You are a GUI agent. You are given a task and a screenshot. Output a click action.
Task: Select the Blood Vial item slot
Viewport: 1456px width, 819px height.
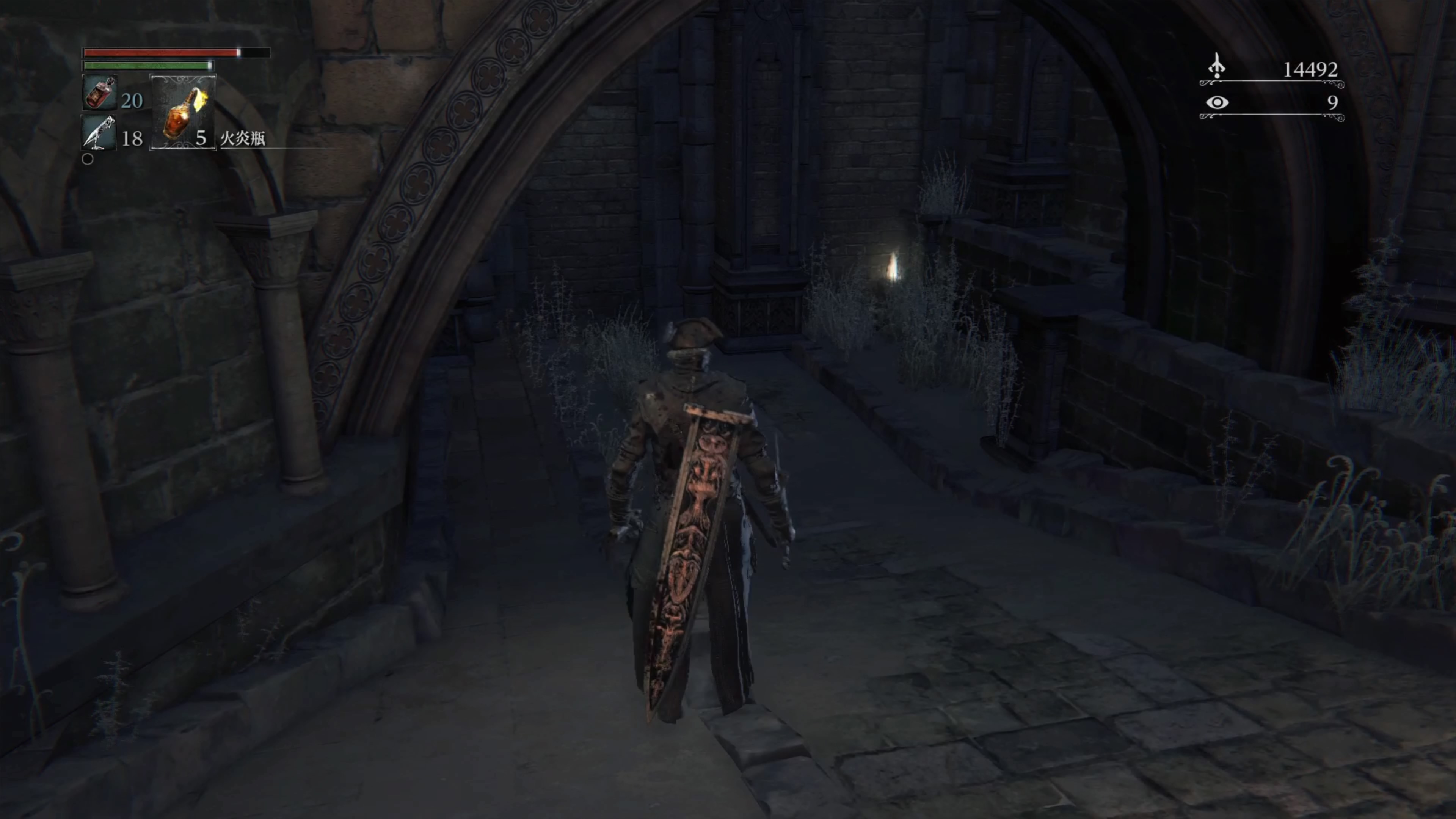coord(100,93)
